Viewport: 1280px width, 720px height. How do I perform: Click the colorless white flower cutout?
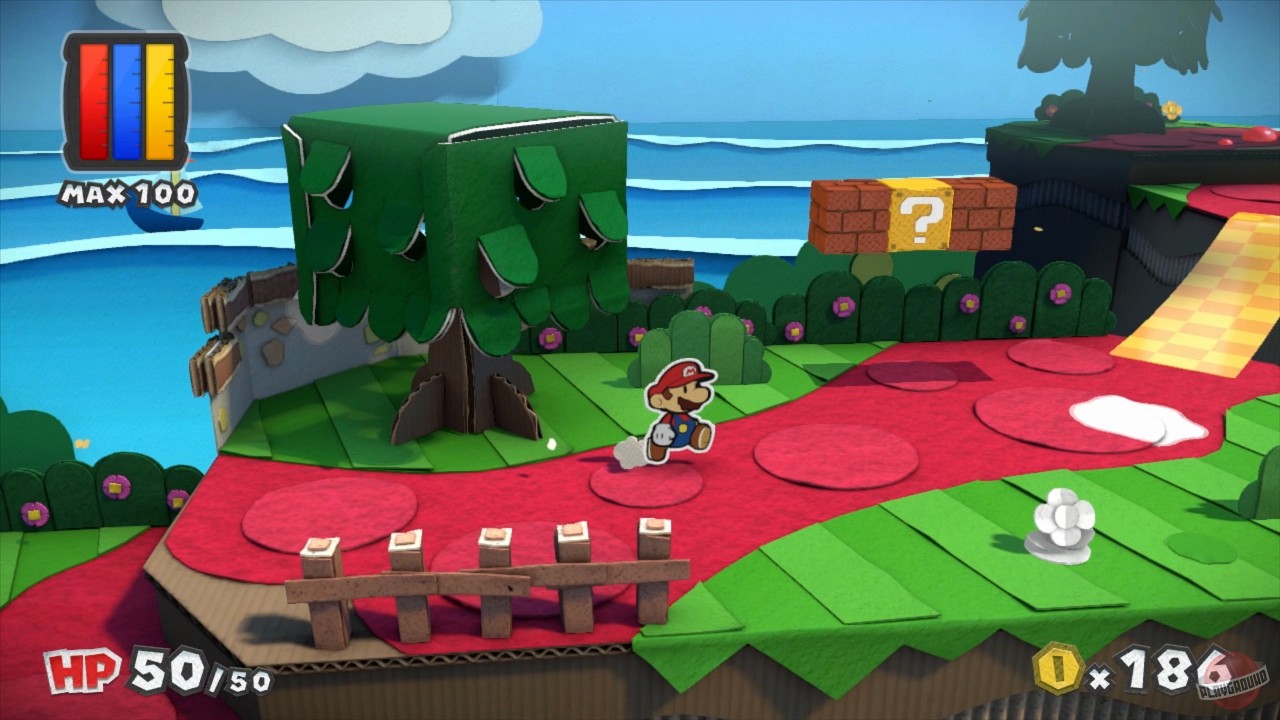(1064, 518)
